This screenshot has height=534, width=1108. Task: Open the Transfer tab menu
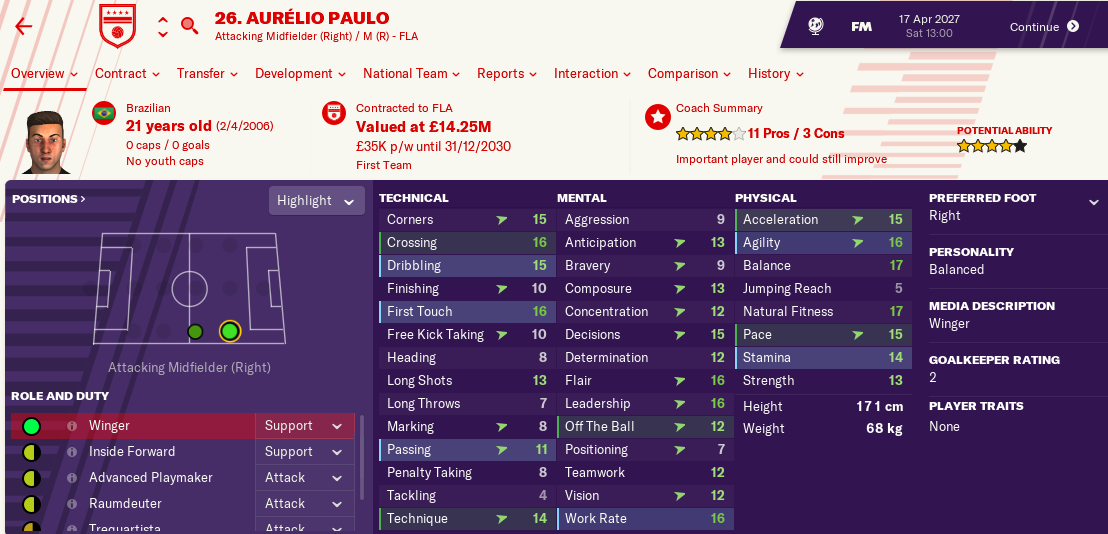coord(207,73)
